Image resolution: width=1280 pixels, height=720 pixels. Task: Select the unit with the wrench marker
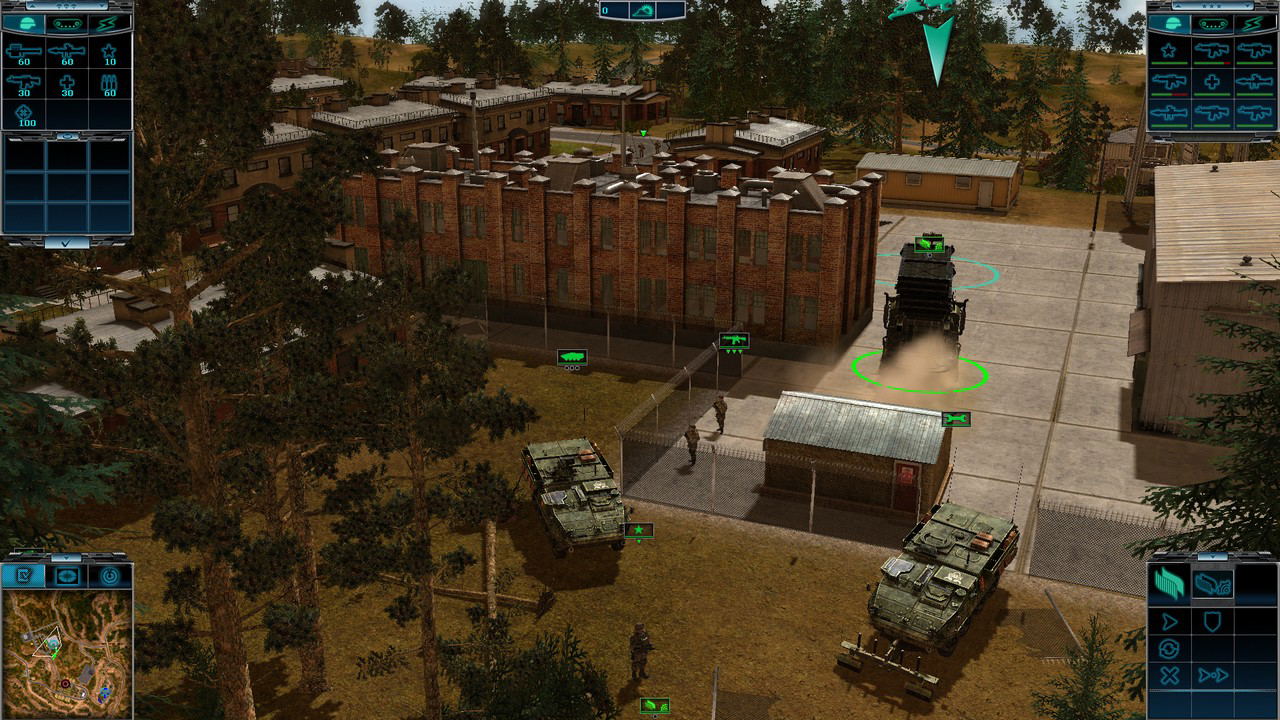(955, 419)
